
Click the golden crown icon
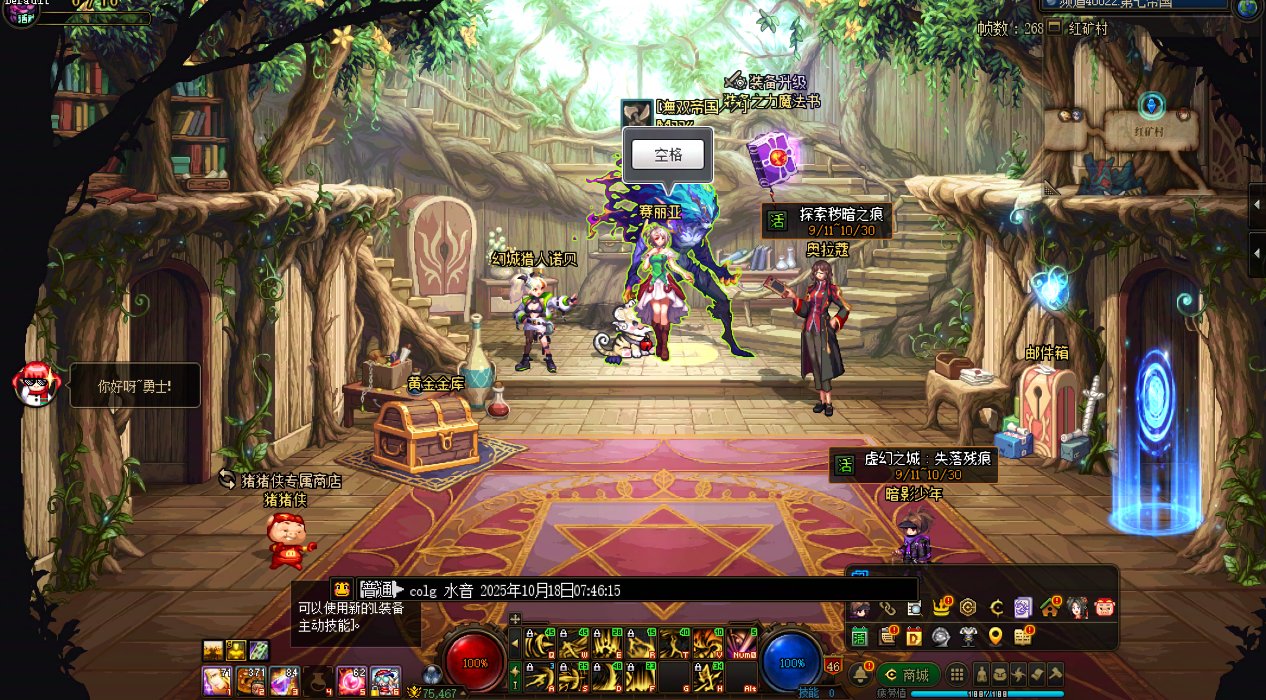941,607
